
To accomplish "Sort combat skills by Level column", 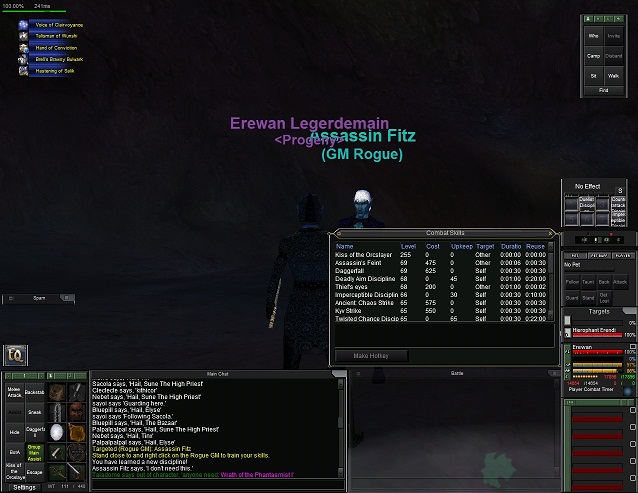I will pos(408,246).
